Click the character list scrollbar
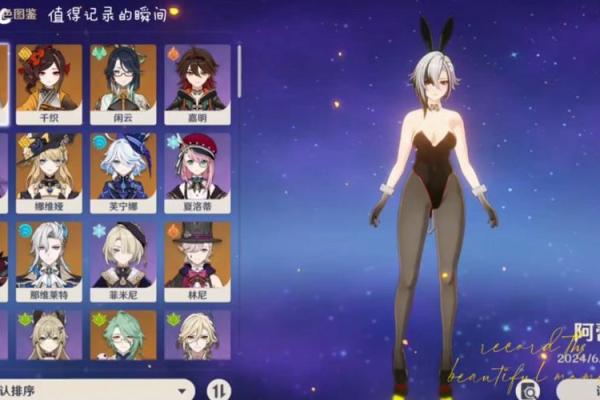The width and height of the screenshot is (600, 400). pos(239,70)
